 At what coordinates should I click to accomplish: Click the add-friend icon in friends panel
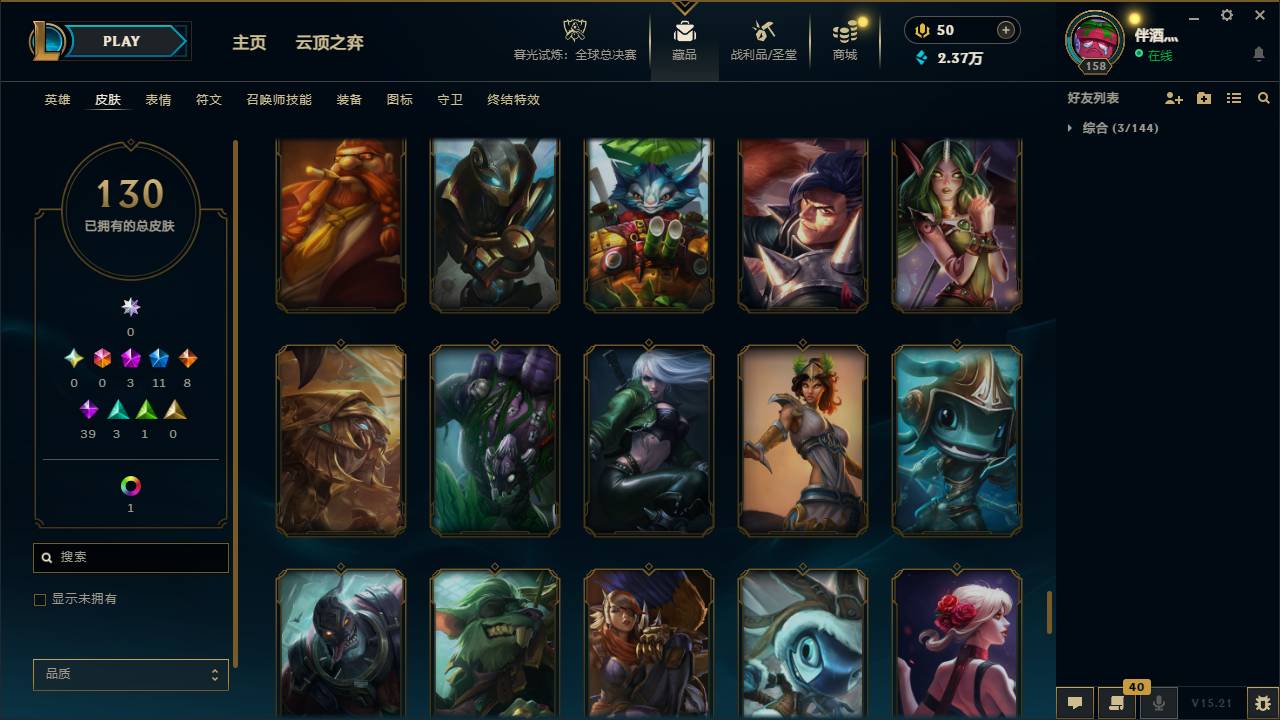coord(1172,97)
